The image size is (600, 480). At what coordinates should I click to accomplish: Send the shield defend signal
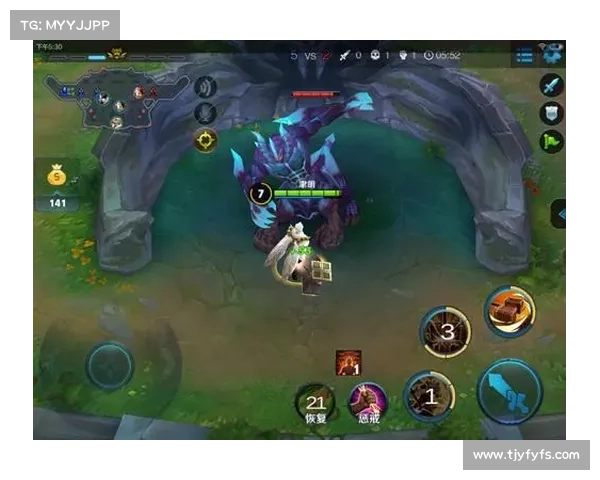pos(552,114)
